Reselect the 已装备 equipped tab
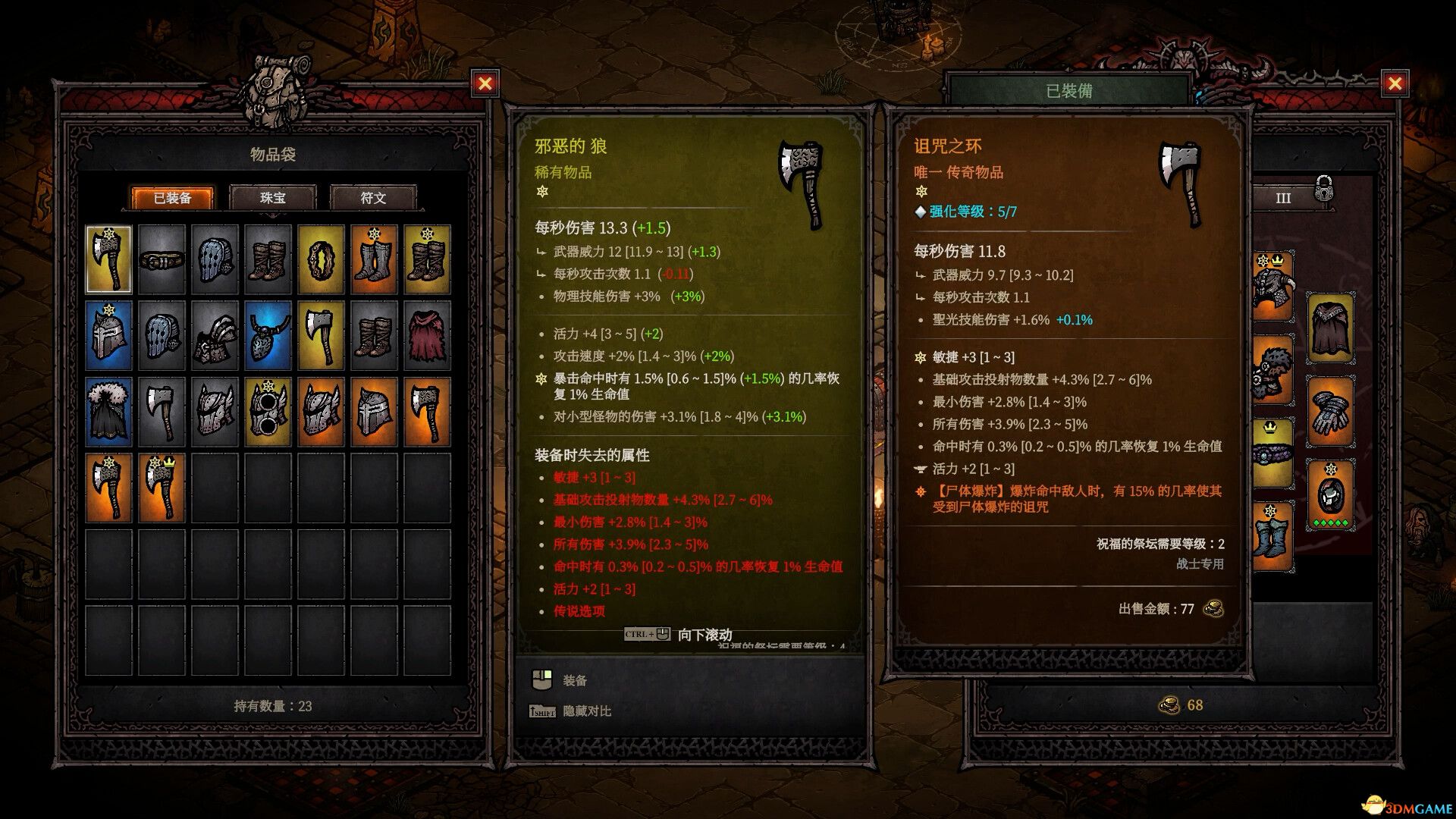 point(173,198)
